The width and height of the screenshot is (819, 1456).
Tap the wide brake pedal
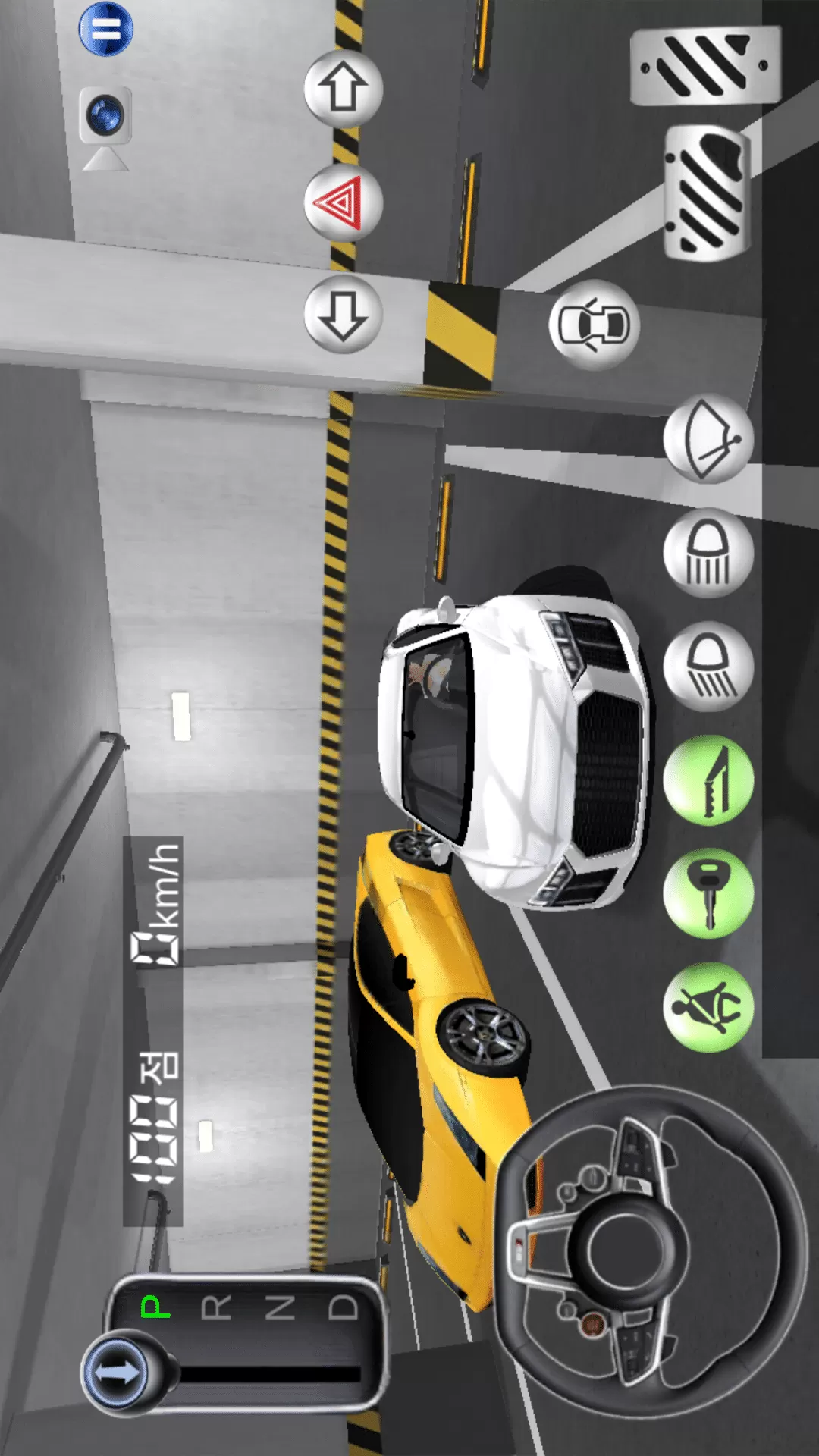tap(705, 65)
